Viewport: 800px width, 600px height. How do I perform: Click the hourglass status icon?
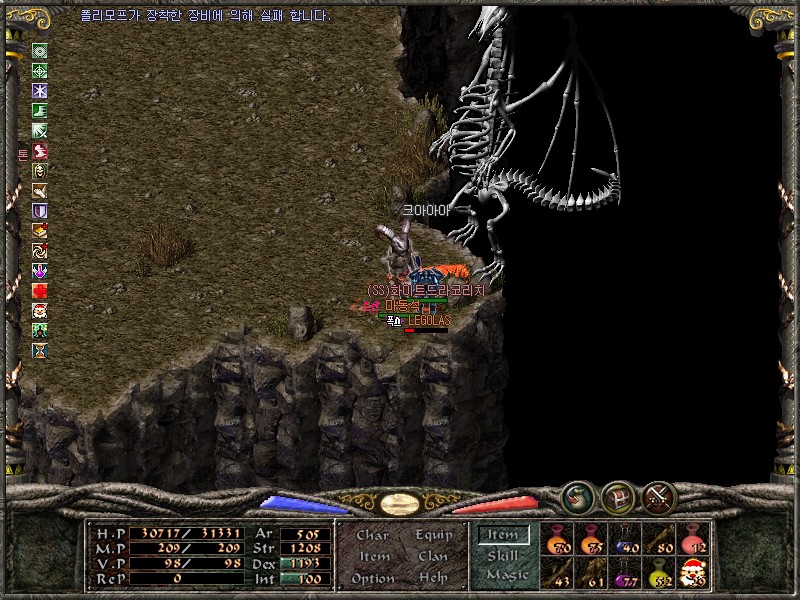40,351
